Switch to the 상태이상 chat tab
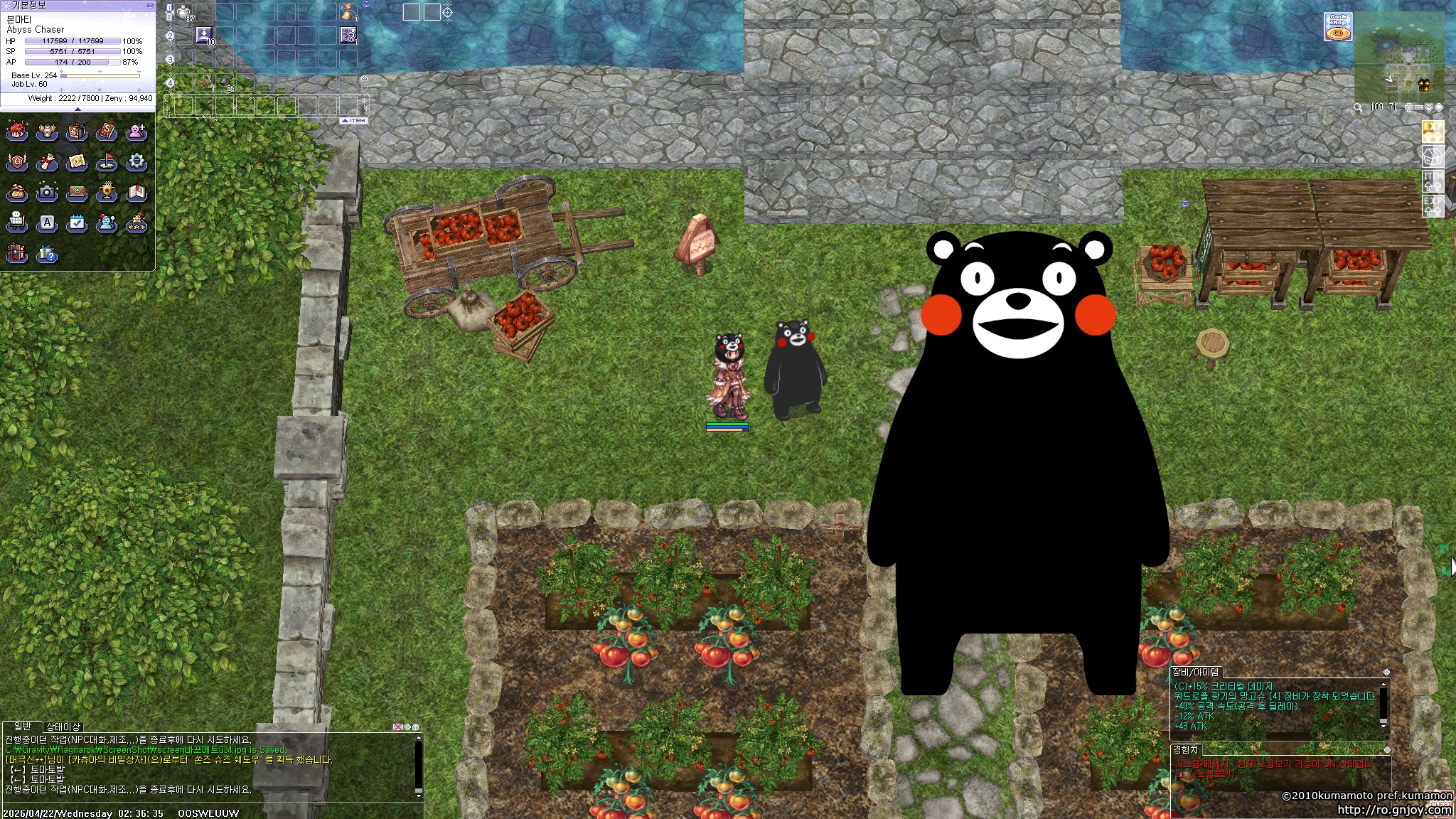Screen dimensions: 1456x819 [63, 727]
